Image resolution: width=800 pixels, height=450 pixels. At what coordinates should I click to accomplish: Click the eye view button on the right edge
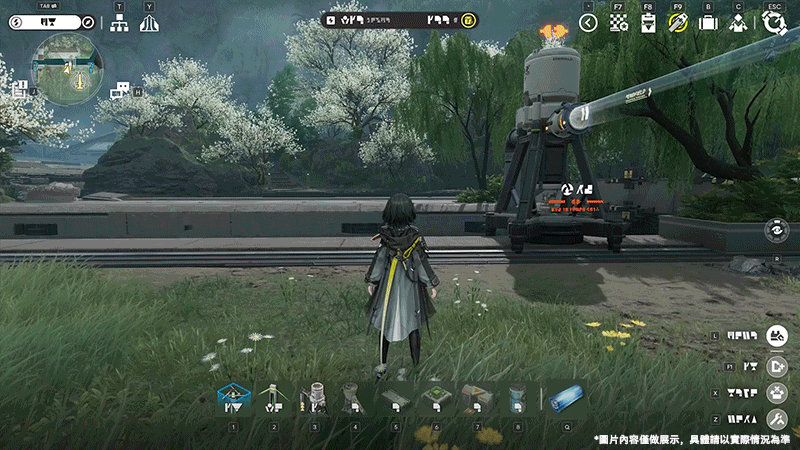(776, 230)
